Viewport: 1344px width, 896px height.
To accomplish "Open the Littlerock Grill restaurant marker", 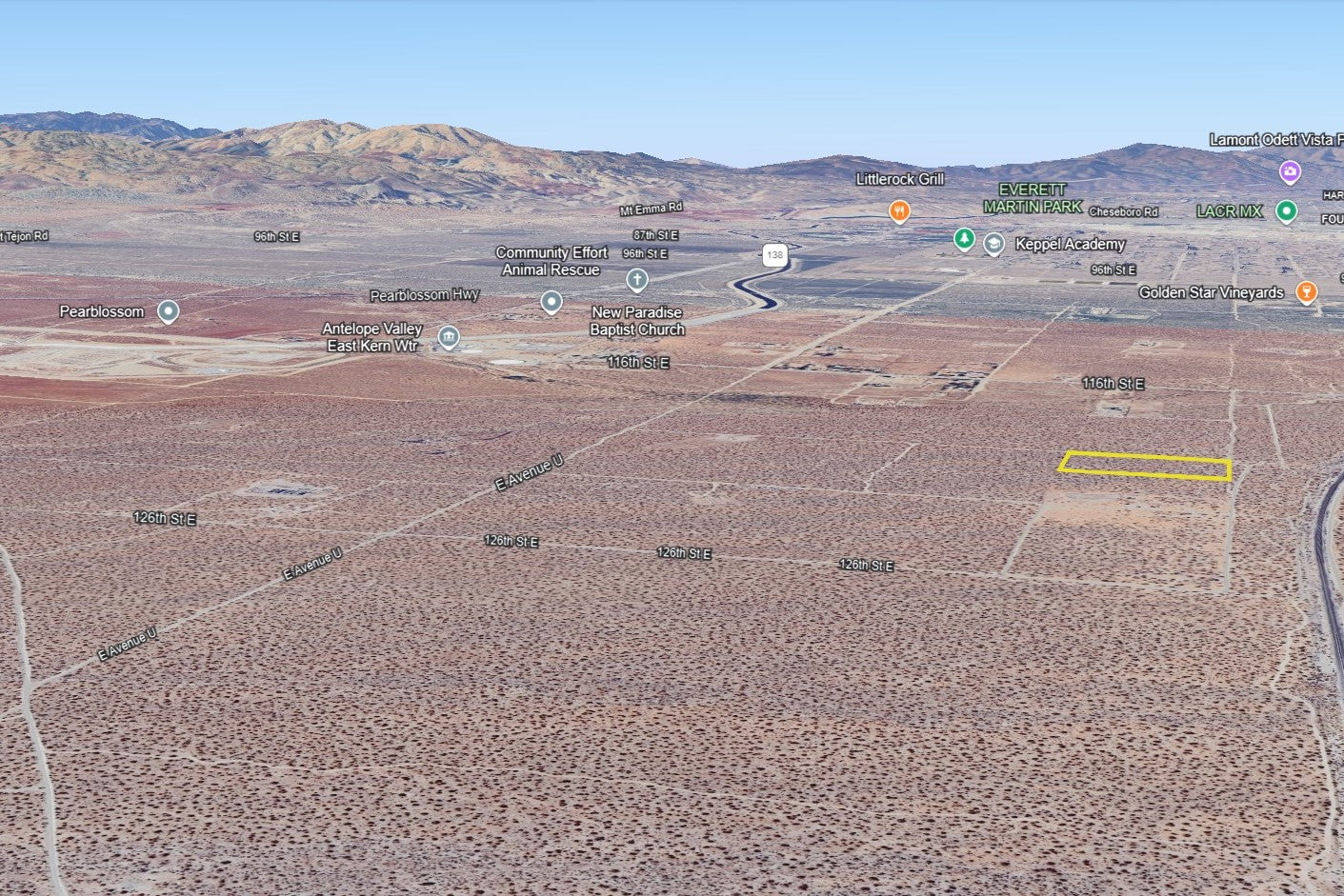I will pyautogui.click(x=899, y=210).
